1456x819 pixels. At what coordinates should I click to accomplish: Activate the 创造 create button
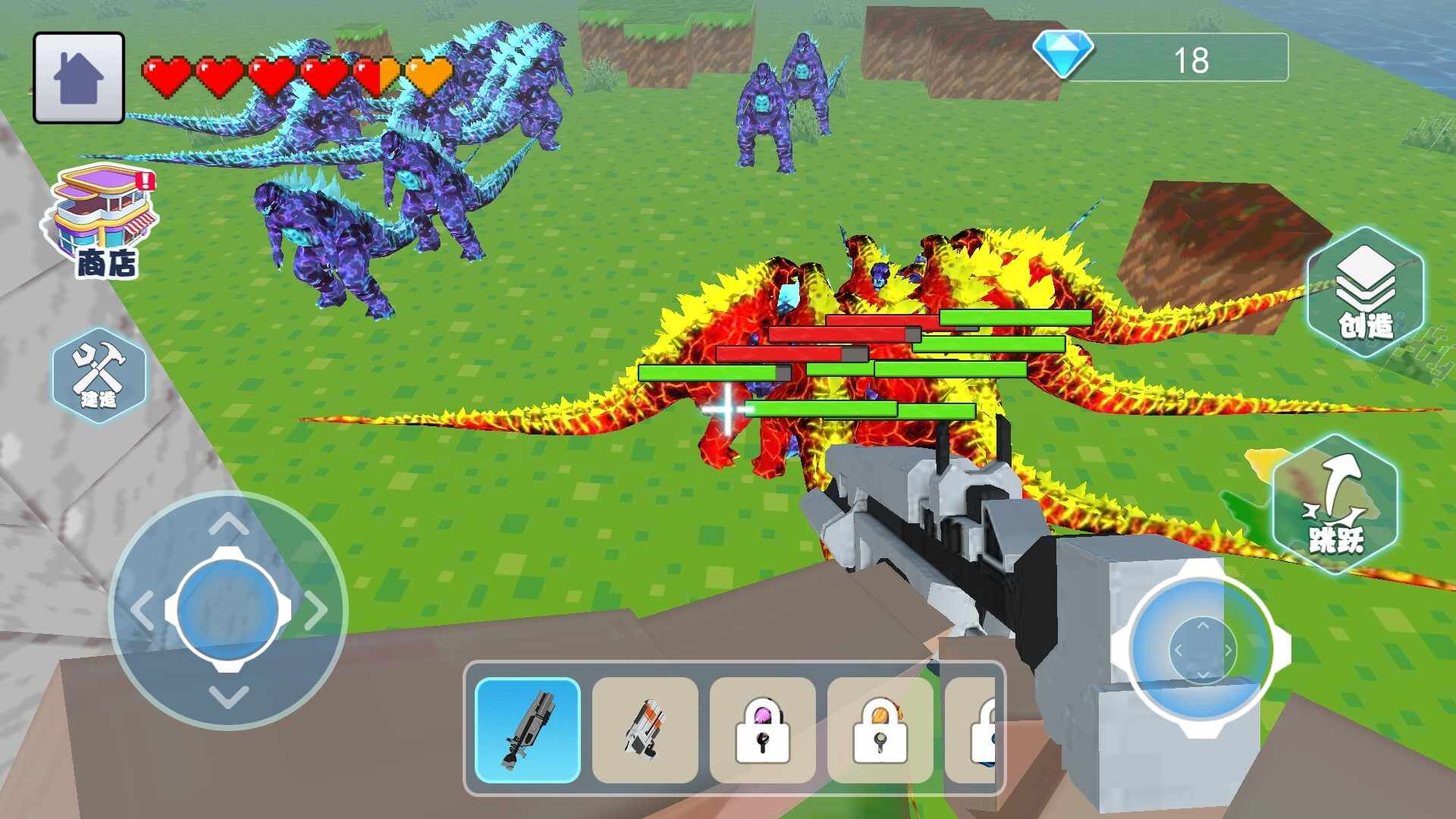tap(1365, 293)
